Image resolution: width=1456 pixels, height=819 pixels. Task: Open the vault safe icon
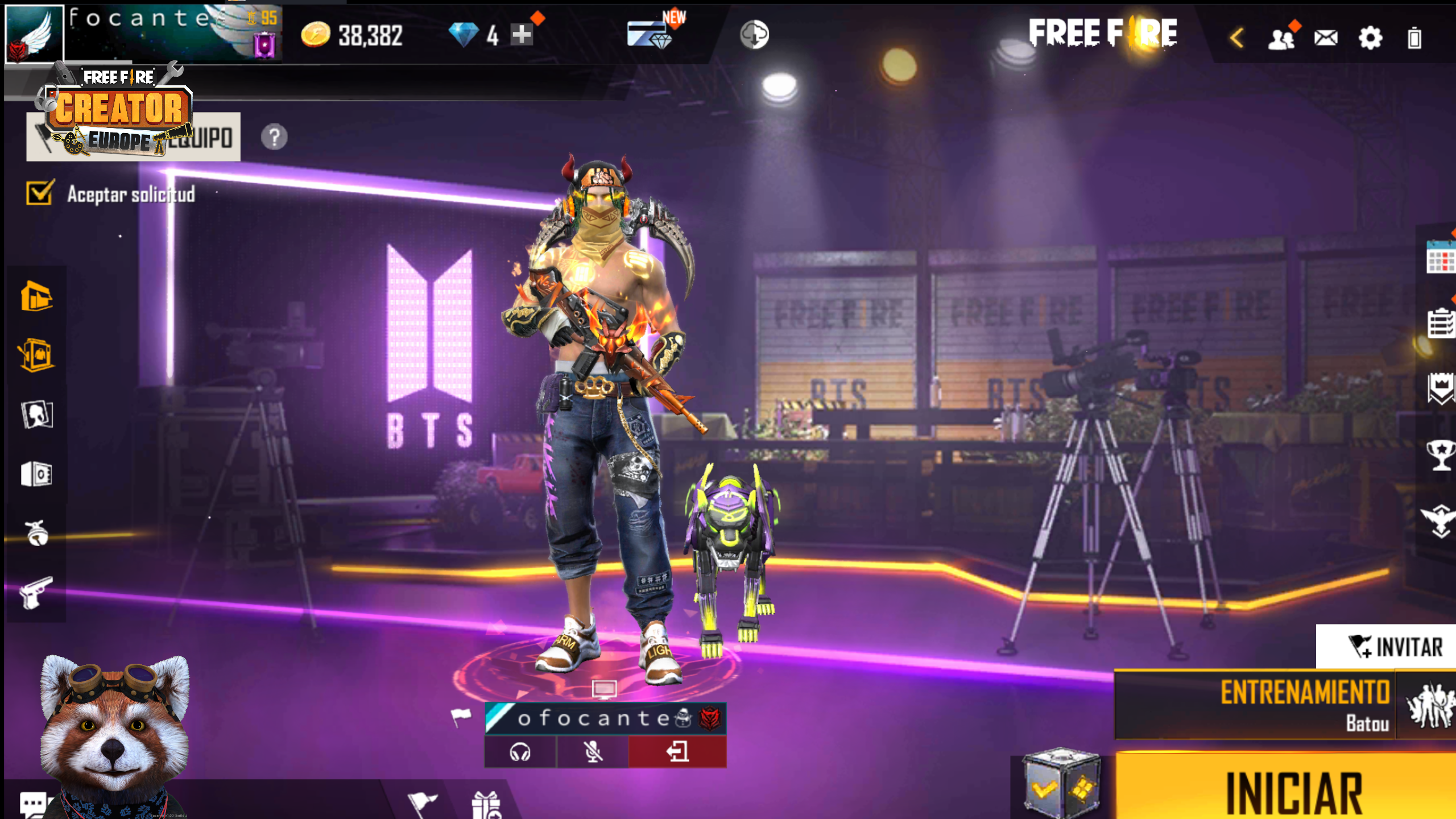tap(37, 474)
